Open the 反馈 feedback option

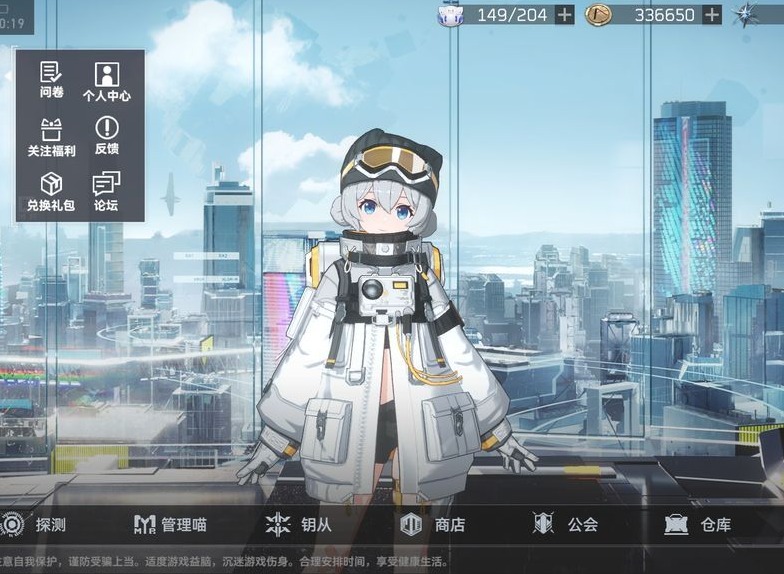click(106, 135)
